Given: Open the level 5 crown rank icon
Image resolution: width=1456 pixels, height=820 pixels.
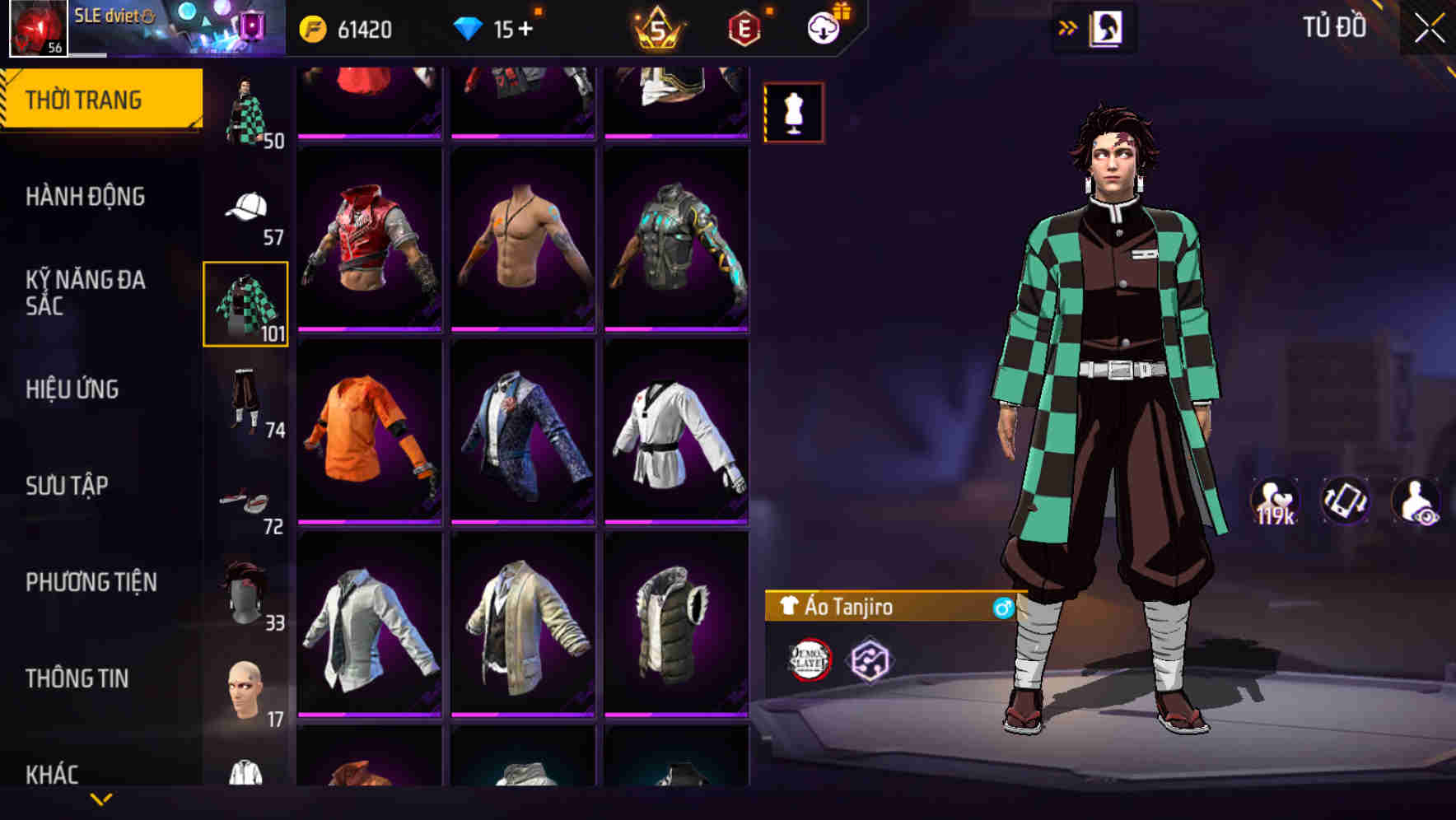Looking at the screenshot, I should coord(654,26).
